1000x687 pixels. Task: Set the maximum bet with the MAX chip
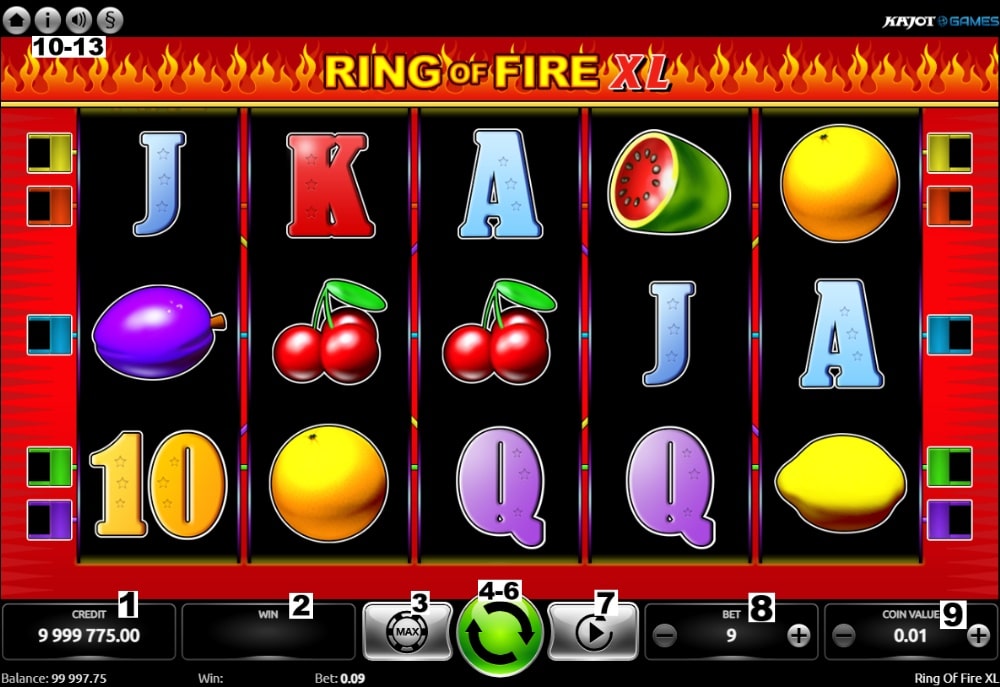click(407, 633)
